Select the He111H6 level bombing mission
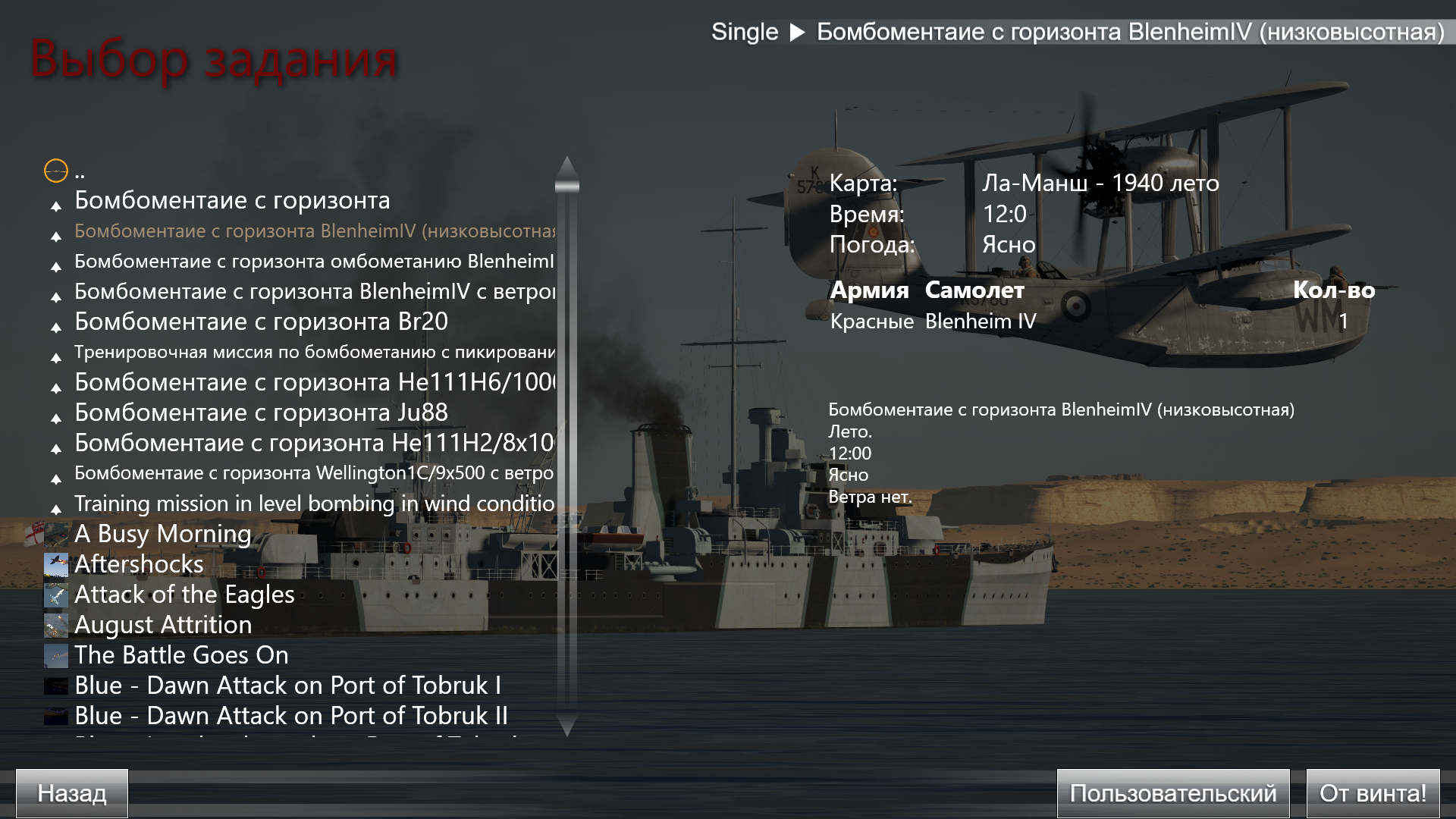The image size is (1456, 819). tap(314, 383)
